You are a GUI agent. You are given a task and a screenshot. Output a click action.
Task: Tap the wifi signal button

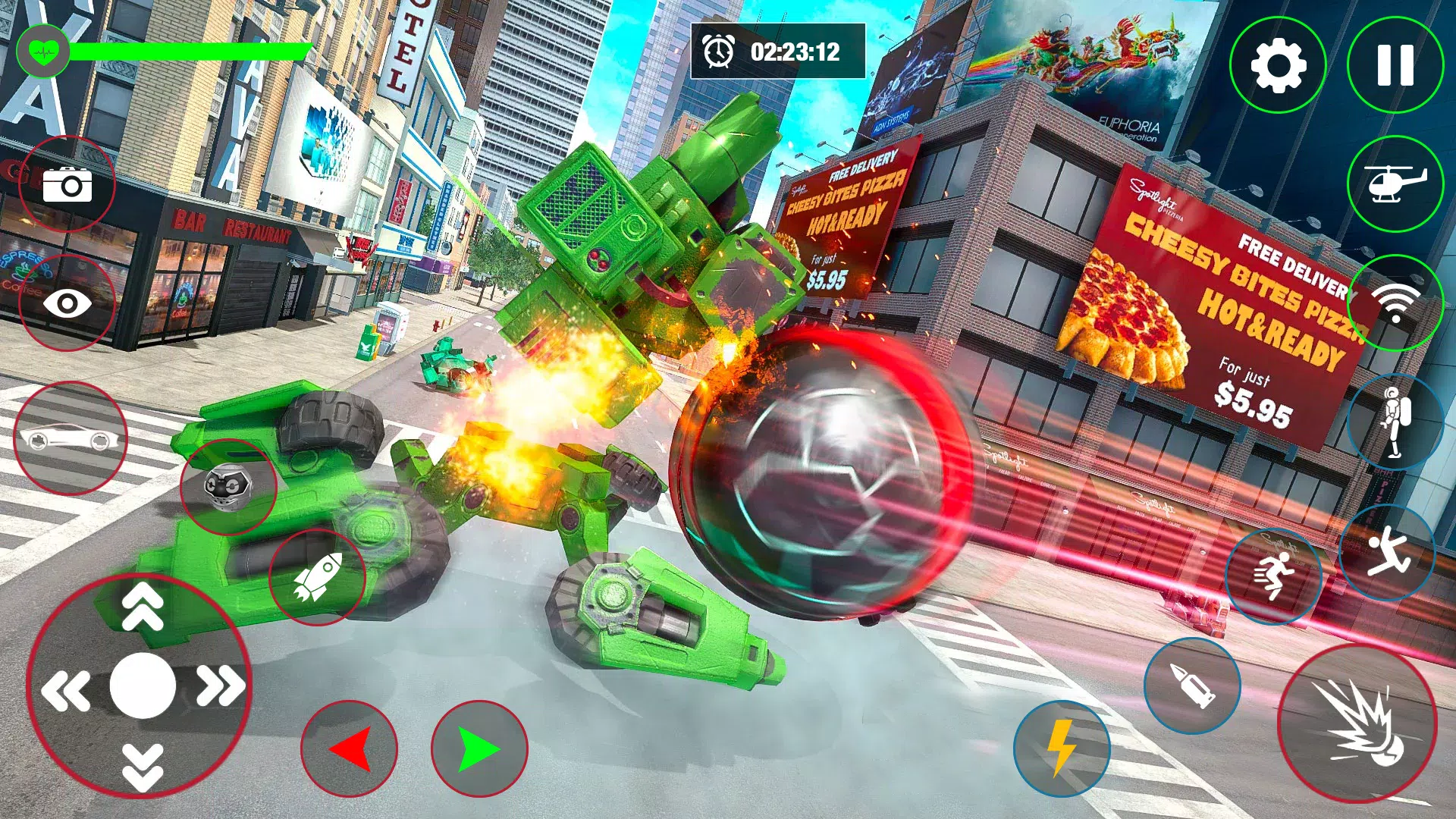[x=1395, y=303]
